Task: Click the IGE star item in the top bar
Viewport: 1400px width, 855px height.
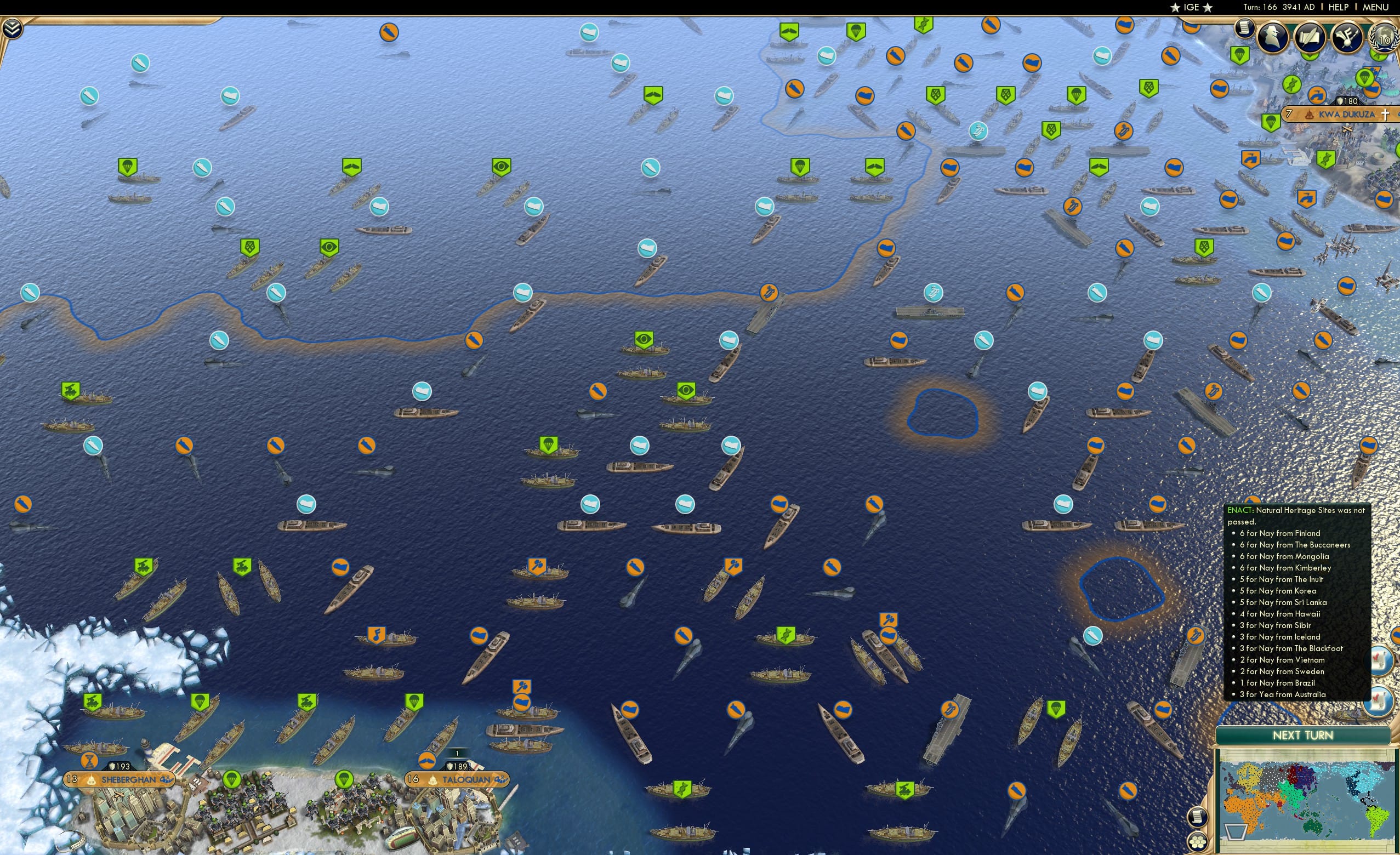Action: click(1191, 7)
